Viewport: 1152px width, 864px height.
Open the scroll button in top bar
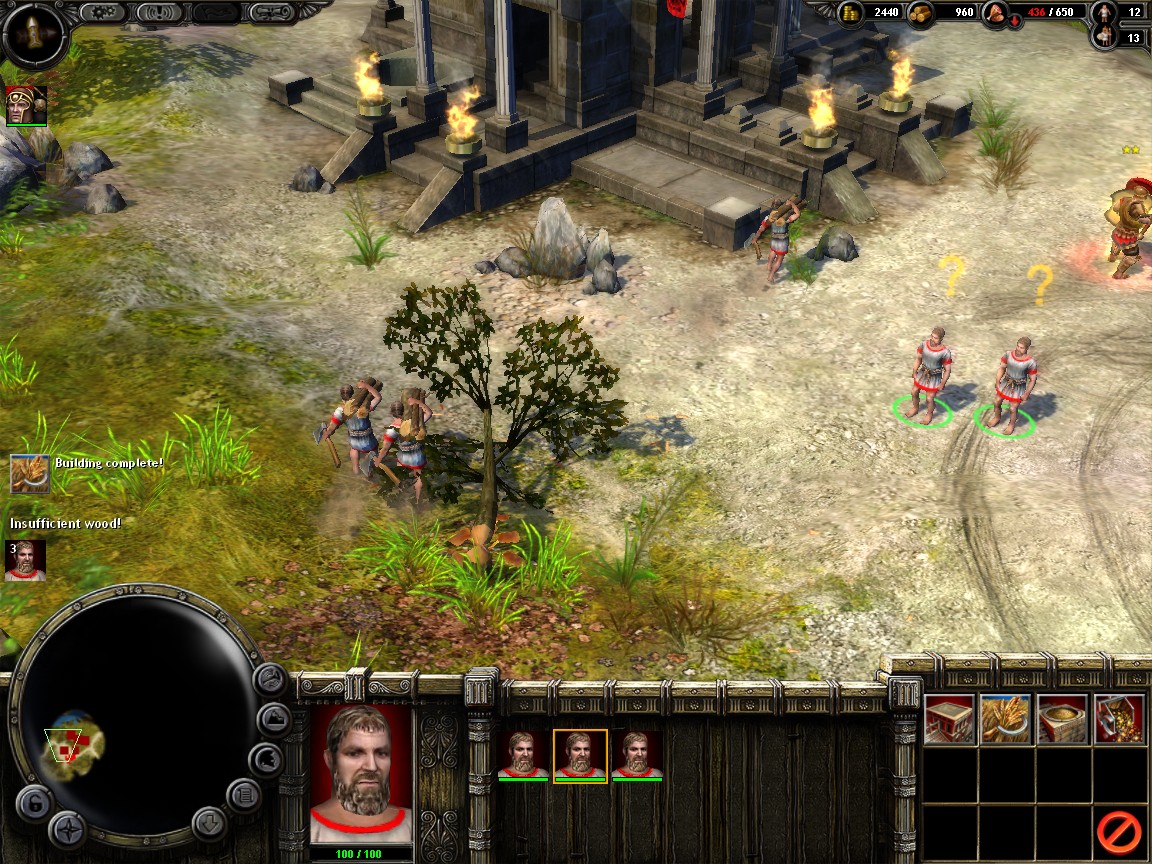pos(274,12)
